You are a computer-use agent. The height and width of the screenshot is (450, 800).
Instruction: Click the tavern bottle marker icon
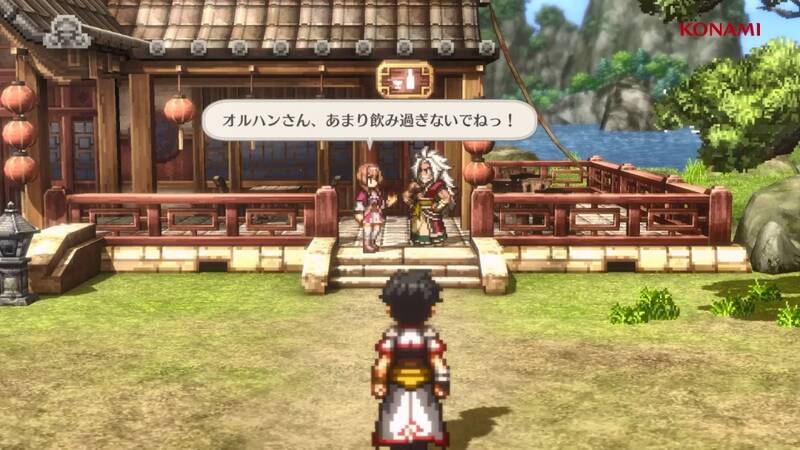click(405, 78)
